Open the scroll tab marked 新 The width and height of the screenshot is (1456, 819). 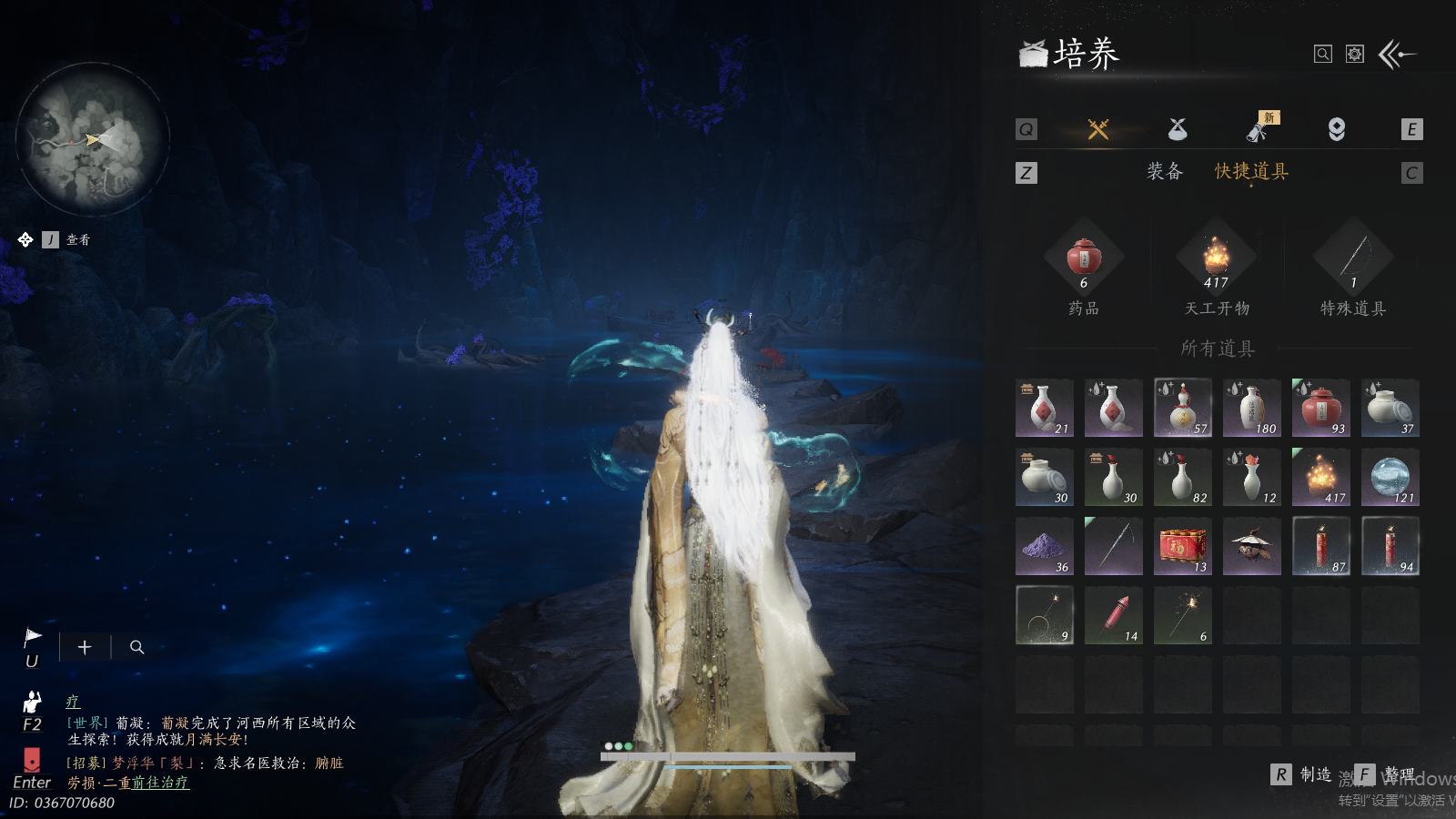(x=1258, y=129)
